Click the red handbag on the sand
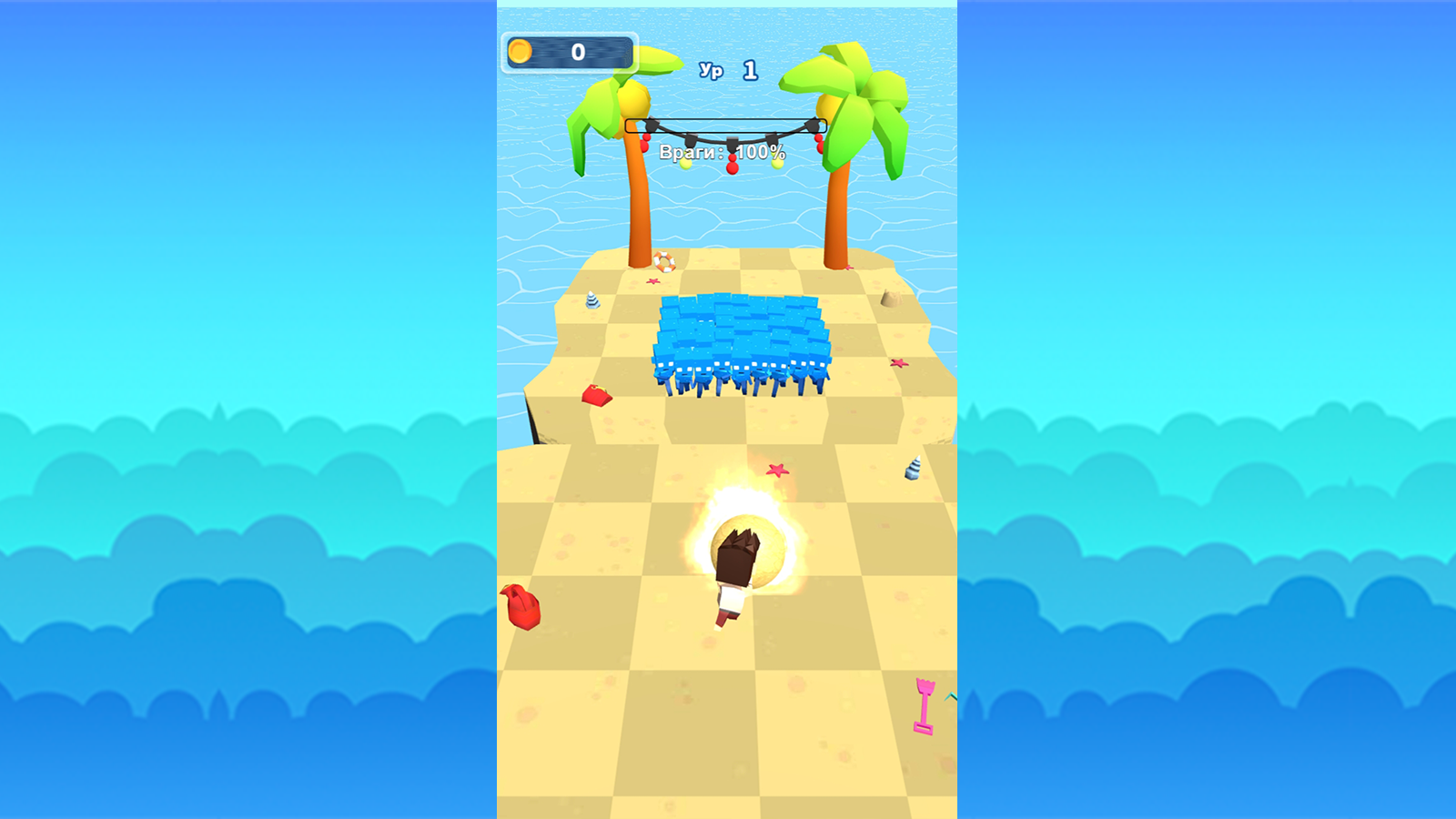The image size is (1456, 819). coord(597,394)
